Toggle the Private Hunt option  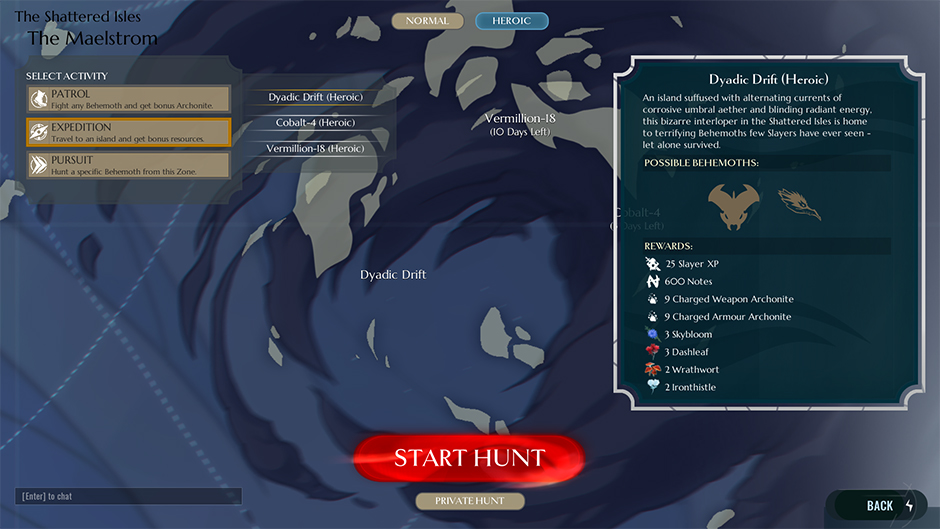coord(470,500)
